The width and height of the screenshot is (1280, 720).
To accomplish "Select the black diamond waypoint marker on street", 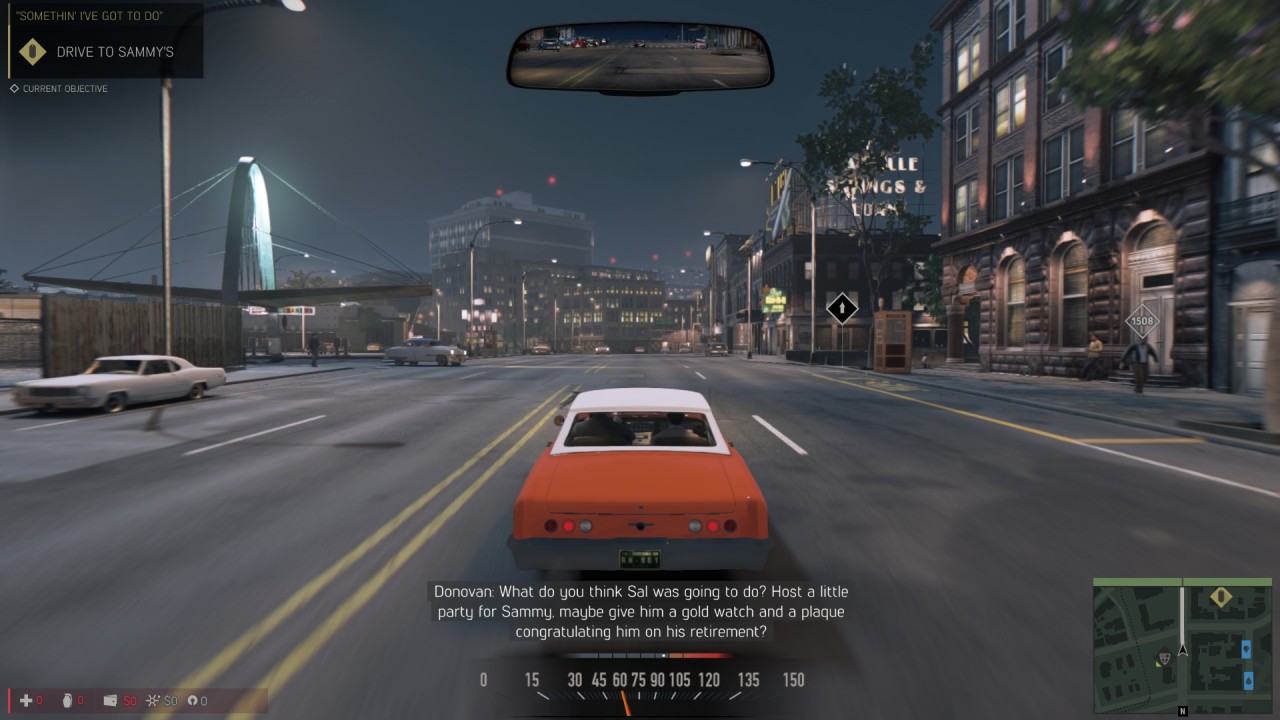I will coord(842,308).
